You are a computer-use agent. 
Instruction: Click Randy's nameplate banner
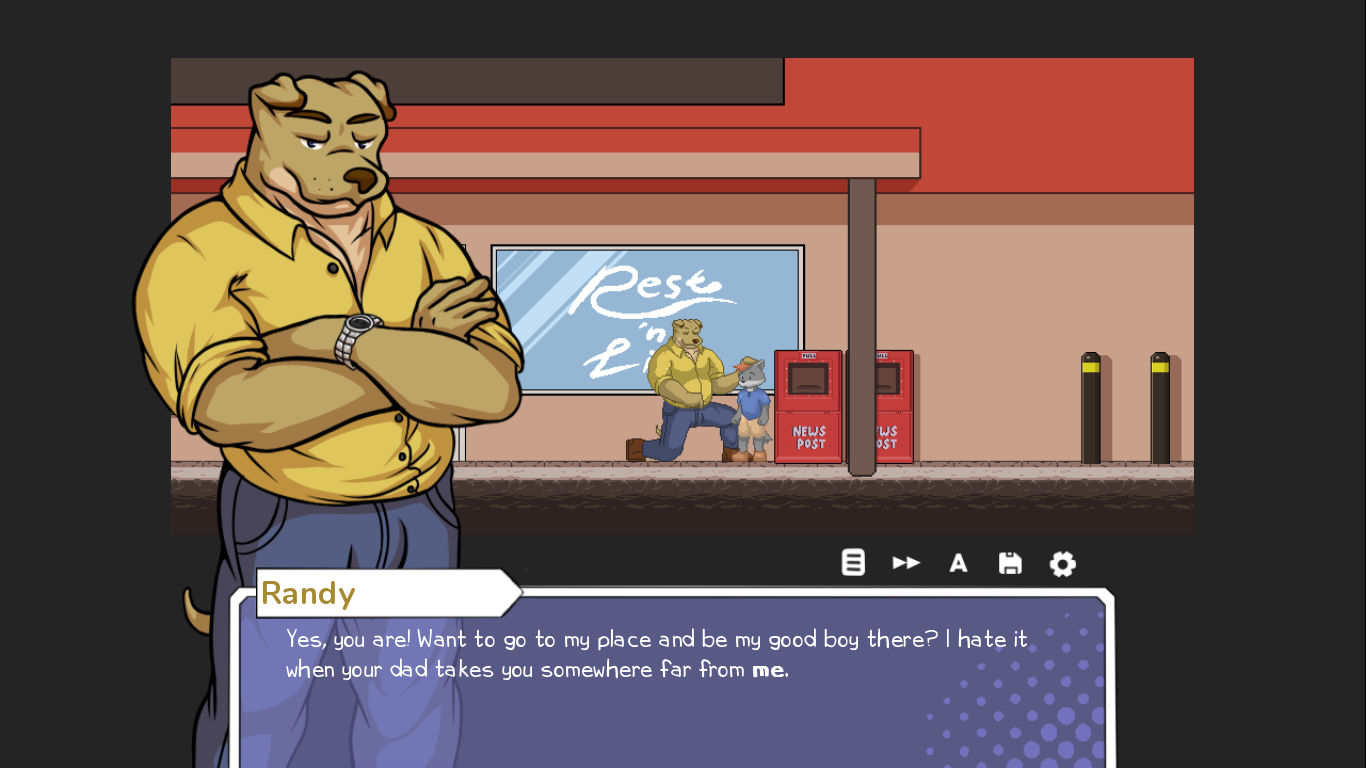click(370, 592)
